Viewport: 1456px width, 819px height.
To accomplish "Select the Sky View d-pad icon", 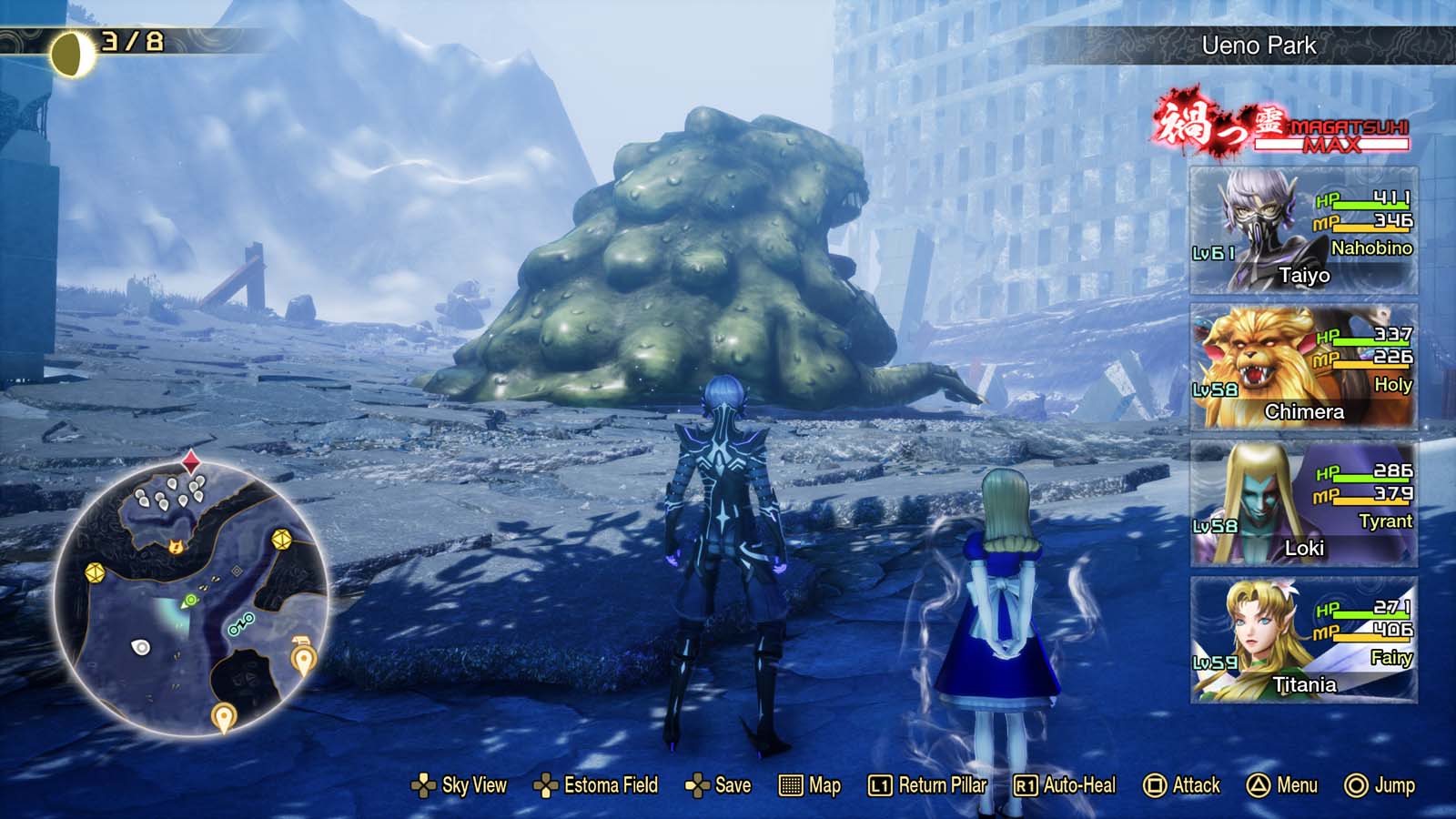I will [424, 784].
